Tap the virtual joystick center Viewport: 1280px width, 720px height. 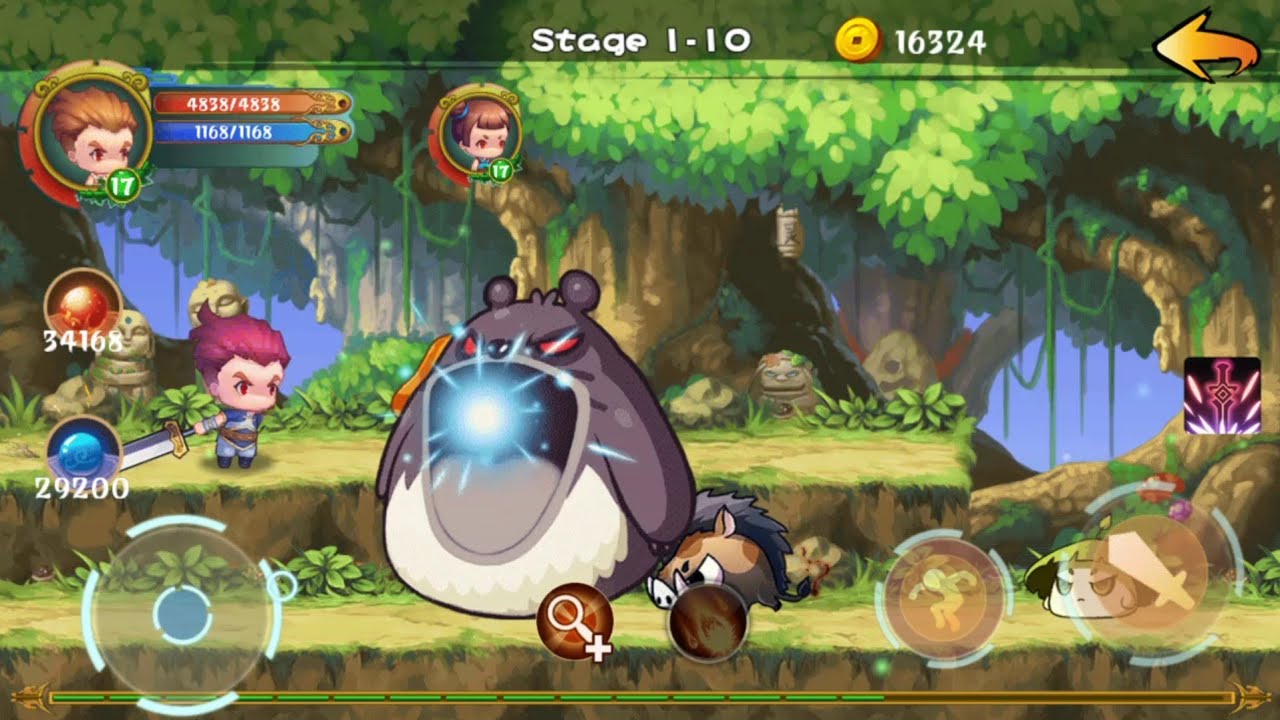click(x=183, y=613)
